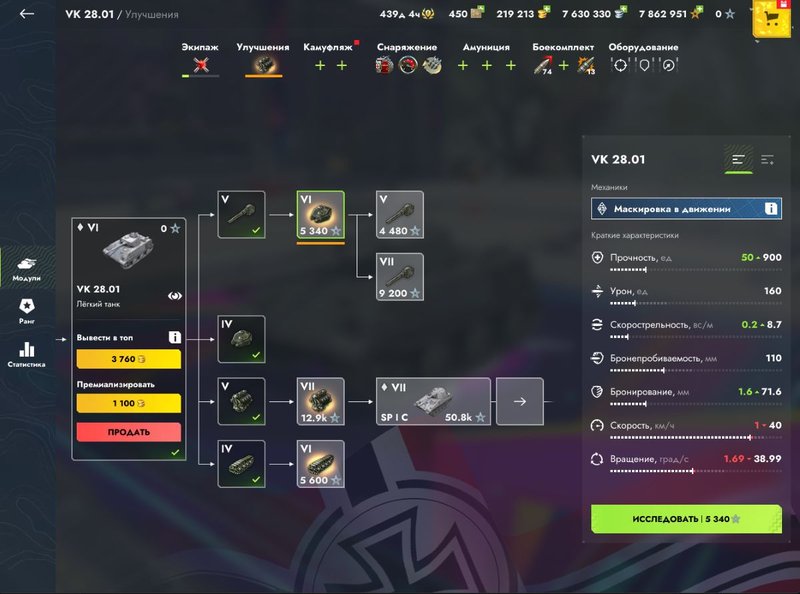Image resolution: width=800 pixels, height=594 pixels.
Task: Research the module with ИССЛЕДОВАТЬ button
Action: [x=686, y=519]
